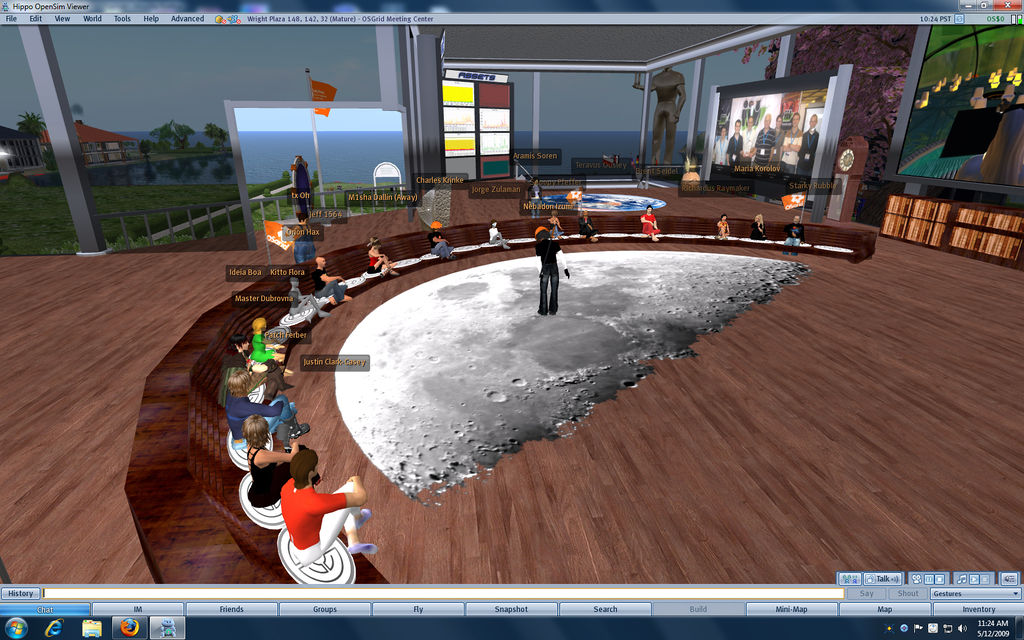Click the chat text input bar

[440, 593]
